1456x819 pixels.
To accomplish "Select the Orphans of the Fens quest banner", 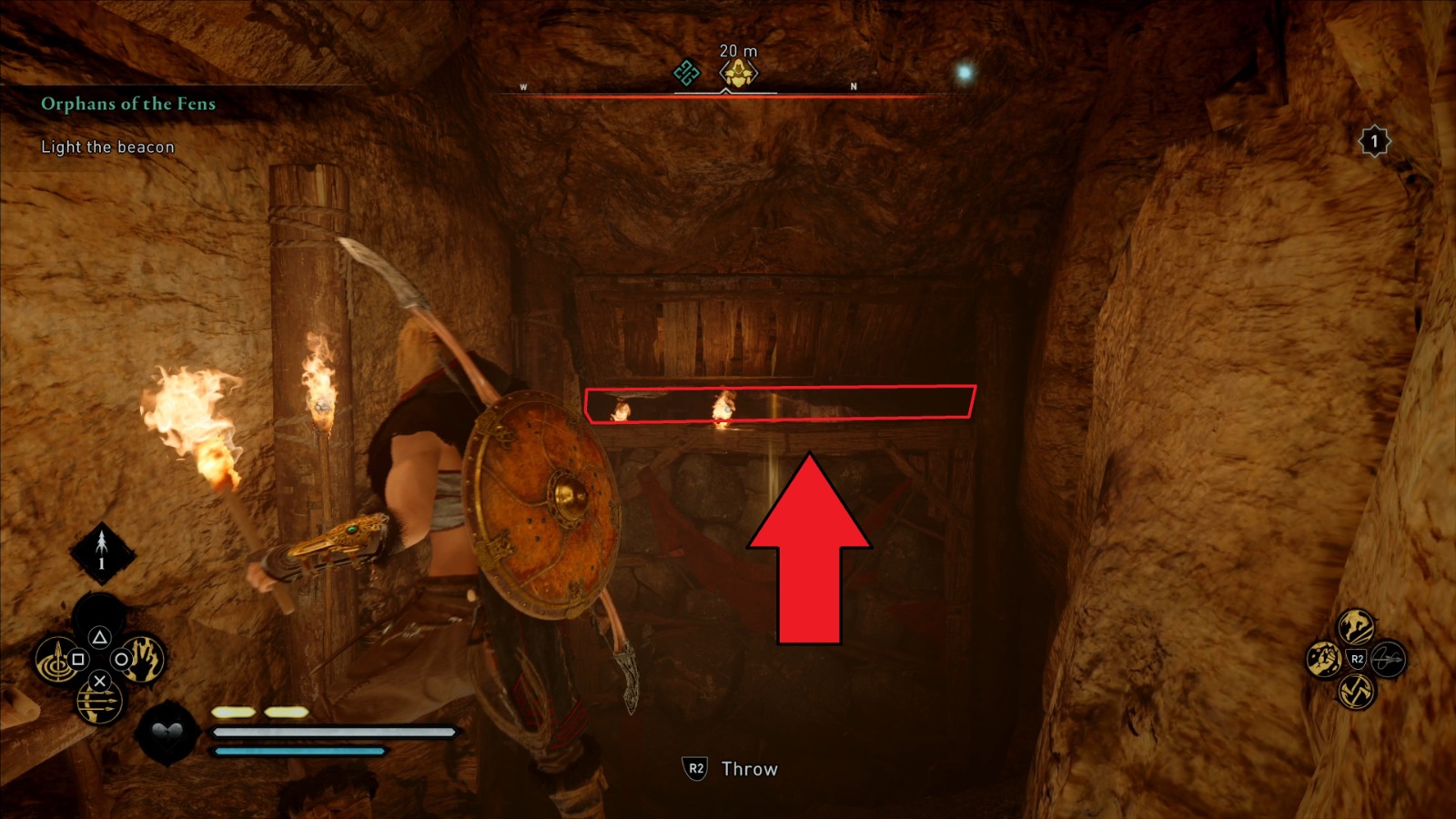I will click(127, 103).
